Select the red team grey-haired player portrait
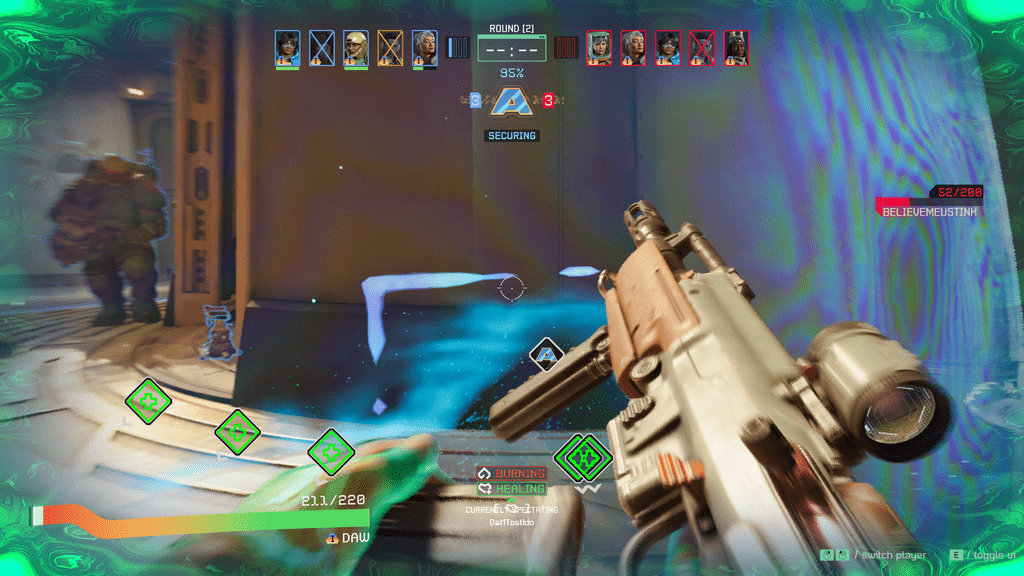Screen dimensions: 1024x576 point(633,48)
